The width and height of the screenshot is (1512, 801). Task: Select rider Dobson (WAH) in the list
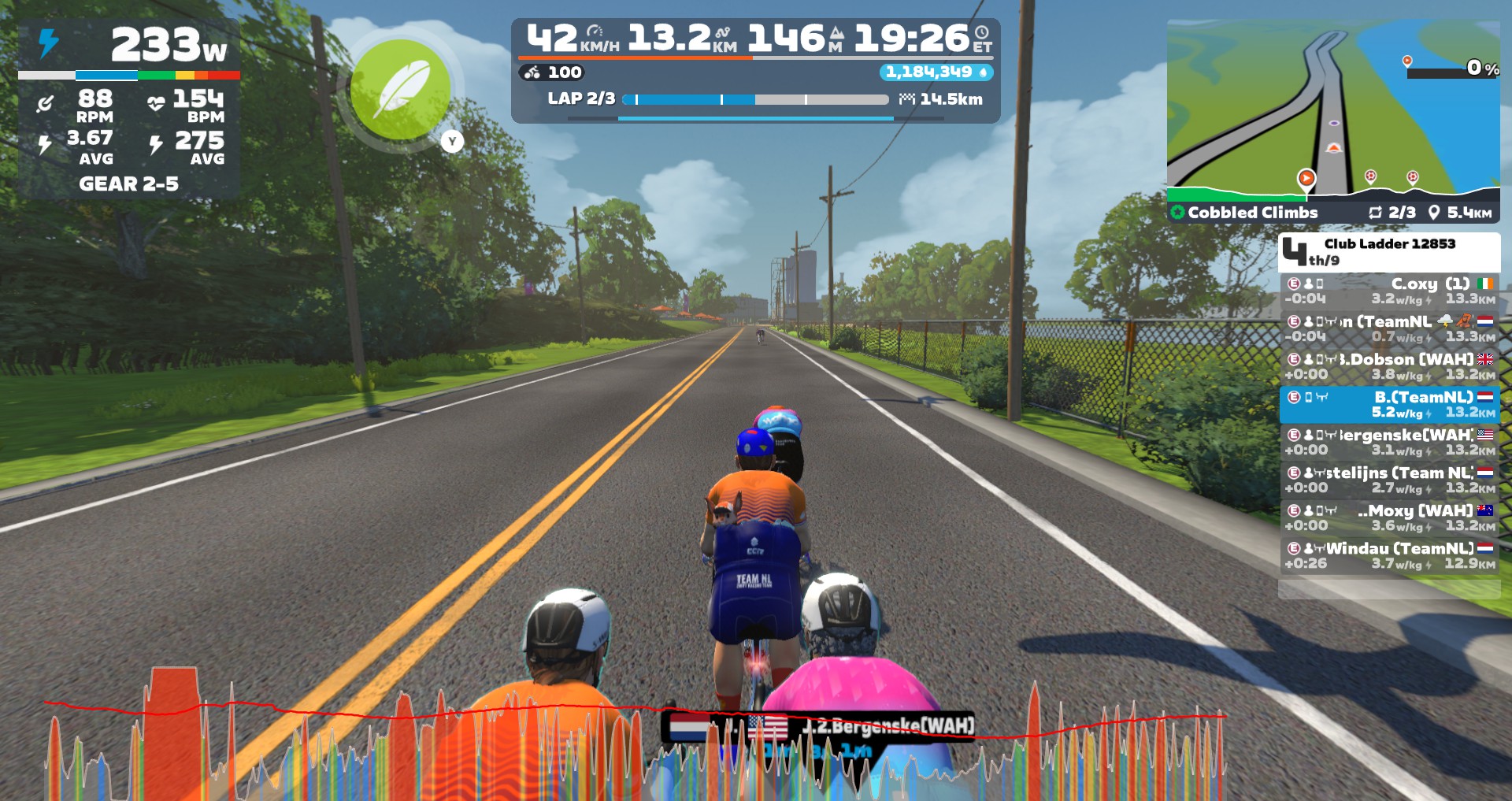coord(1389,366)
